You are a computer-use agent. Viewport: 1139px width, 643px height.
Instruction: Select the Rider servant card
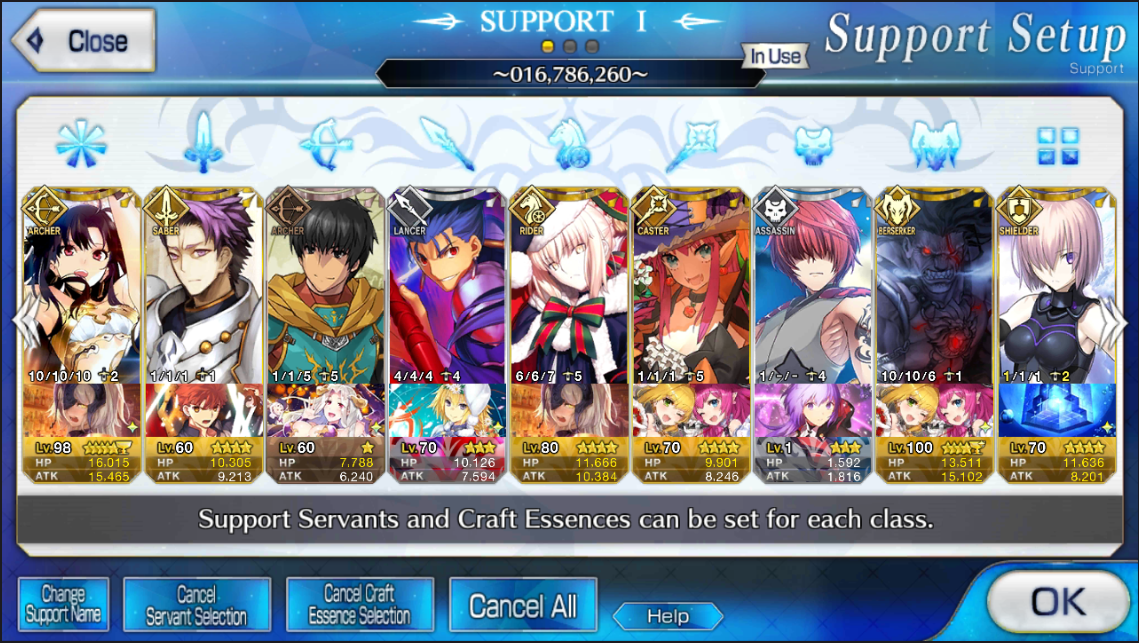tap(570, 290)
